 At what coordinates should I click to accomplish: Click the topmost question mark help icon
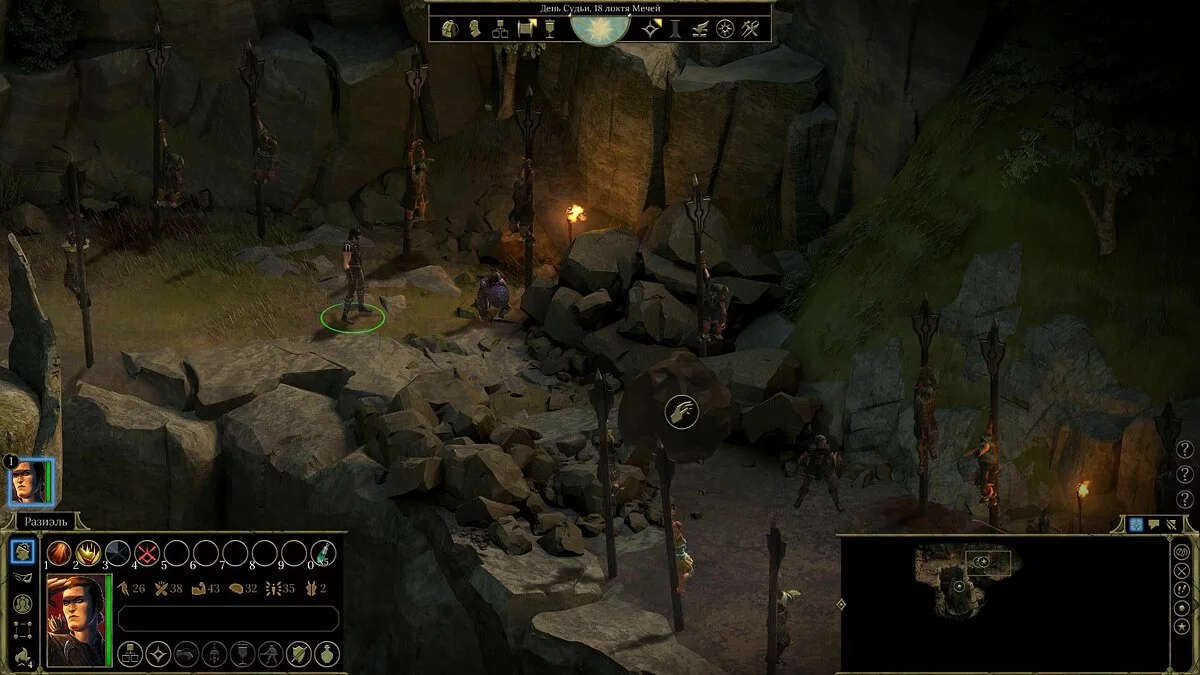click(1185, 449)
